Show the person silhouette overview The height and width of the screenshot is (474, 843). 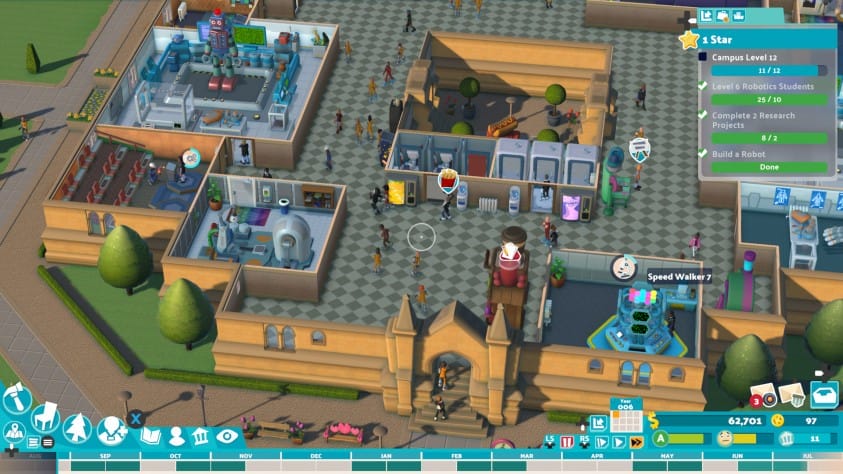(176, 437)
